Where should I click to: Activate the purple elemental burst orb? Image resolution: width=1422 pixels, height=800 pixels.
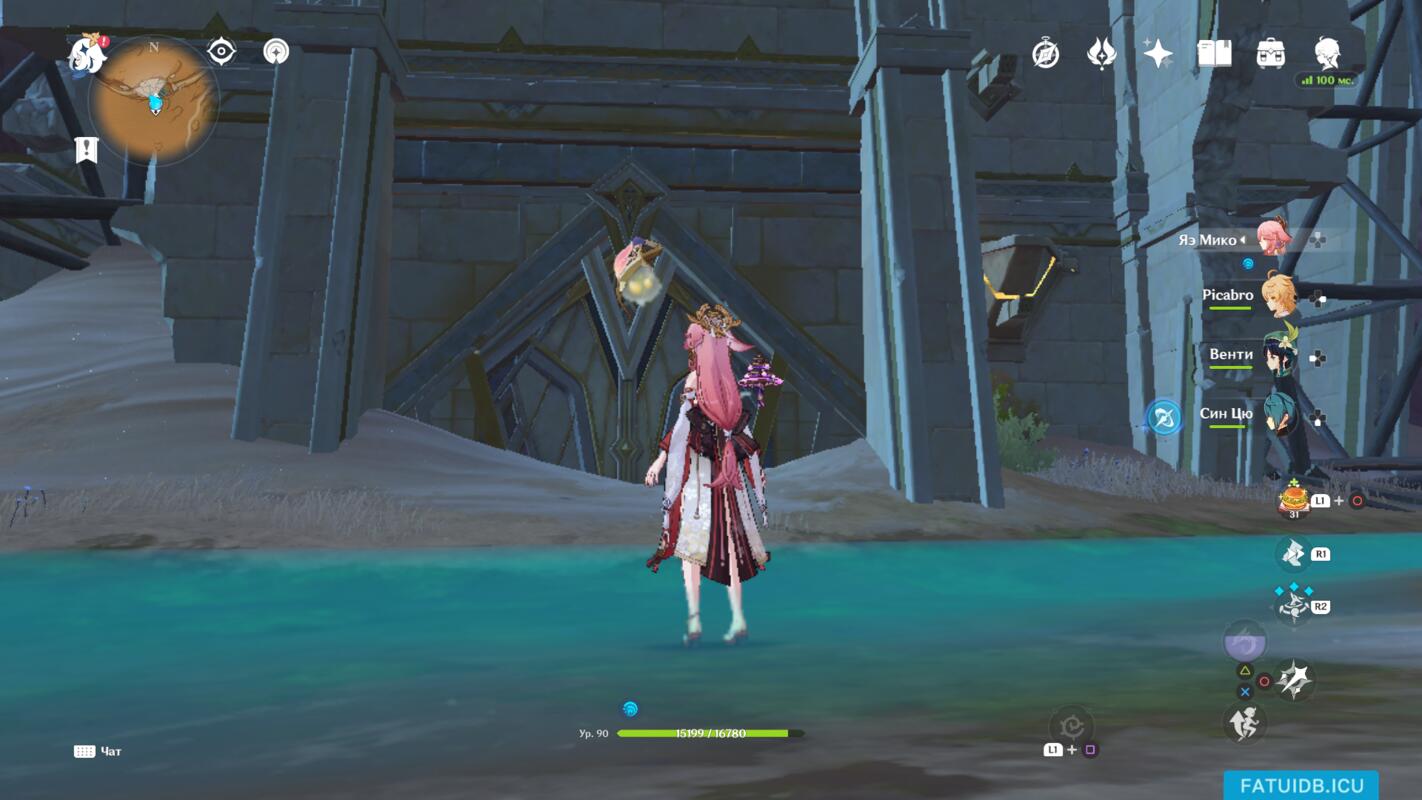(1245, 640)
